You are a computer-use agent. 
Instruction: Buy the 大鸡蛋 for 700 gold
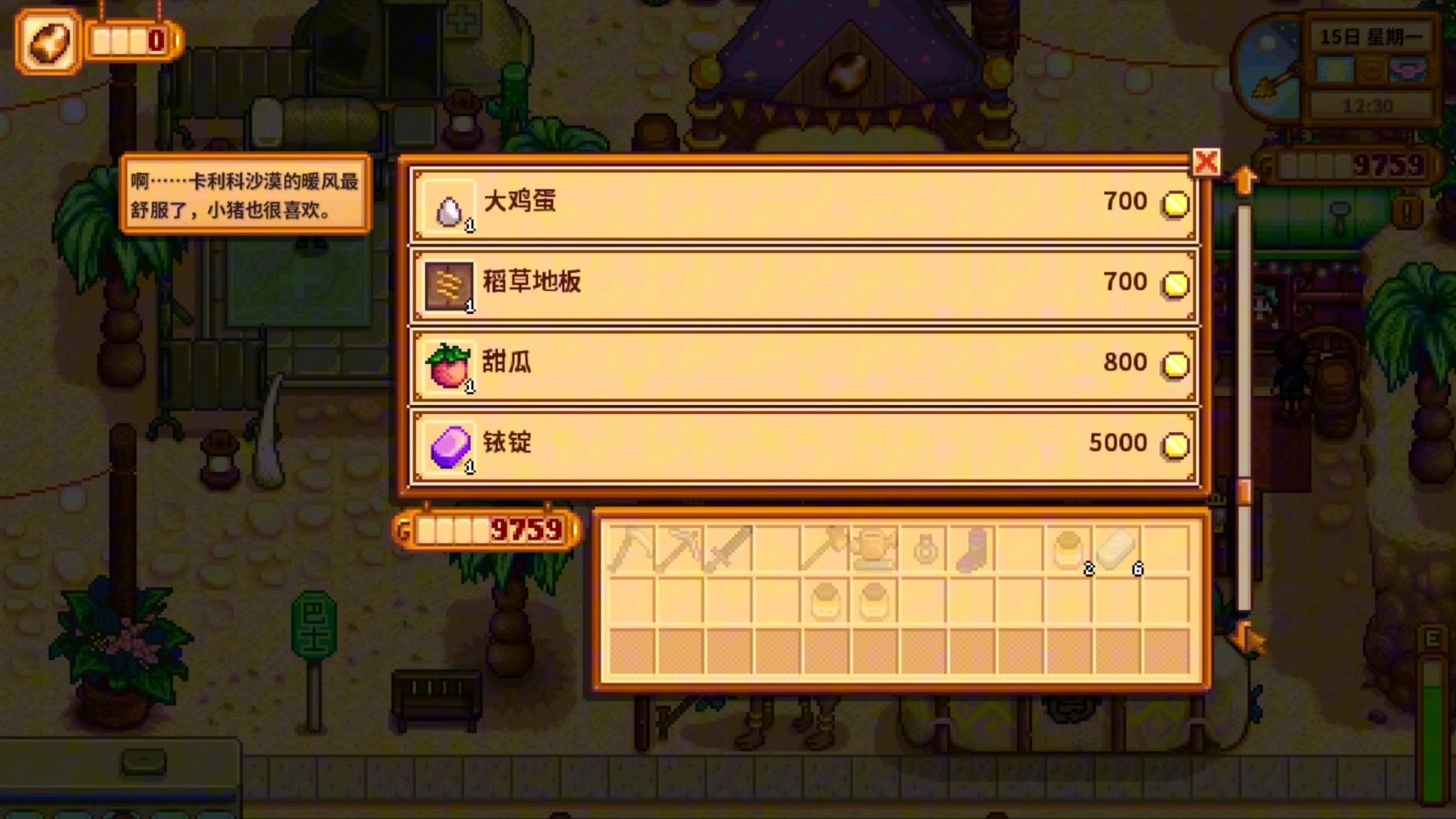tap(801, 202)
